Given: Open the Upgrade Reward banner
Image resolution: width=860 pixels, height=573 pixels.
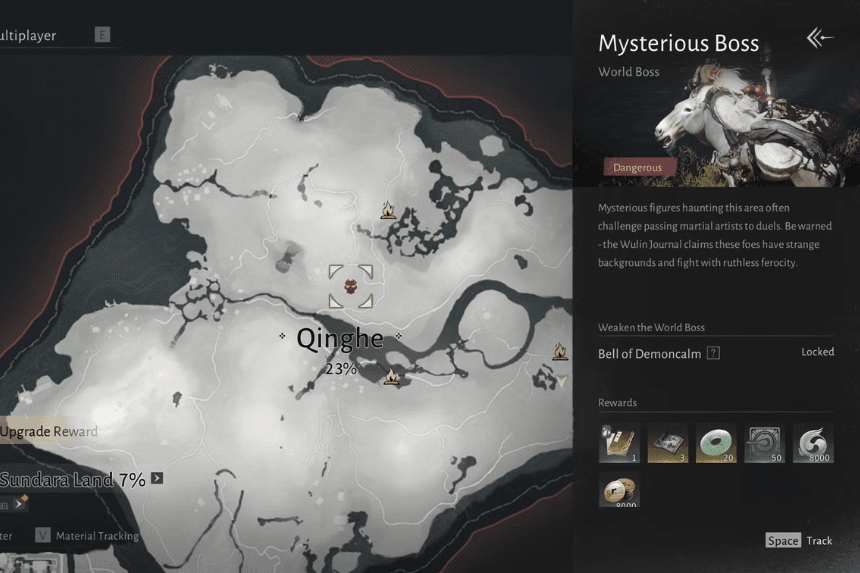Looking at the screenshot, I should tap(50, 432).
